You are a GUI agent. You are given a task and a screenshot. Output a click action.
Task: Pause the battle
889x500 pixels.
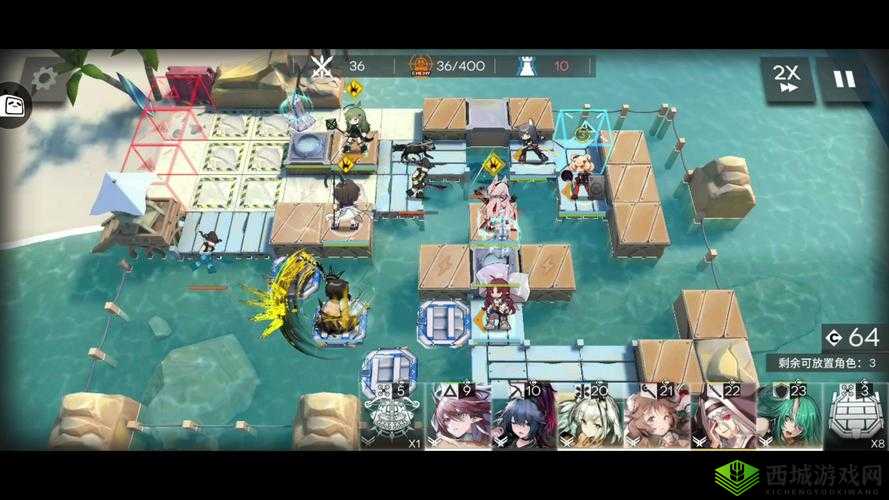(x=845, y=79)
